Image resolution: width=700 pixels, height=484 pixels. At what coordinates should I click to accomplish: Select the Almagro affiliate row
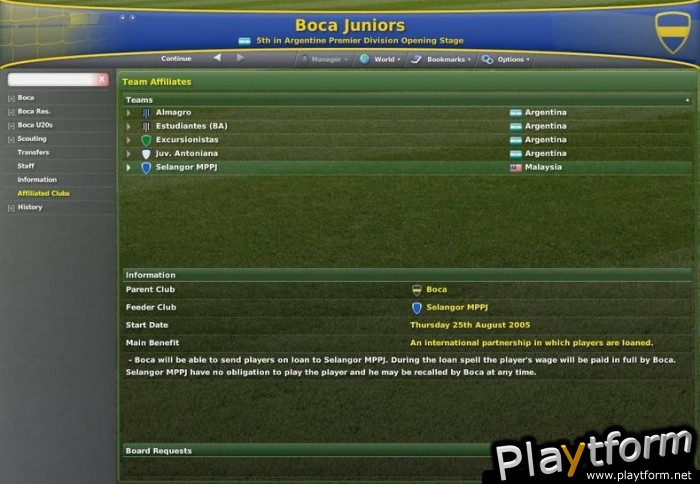tap(173, 113)
